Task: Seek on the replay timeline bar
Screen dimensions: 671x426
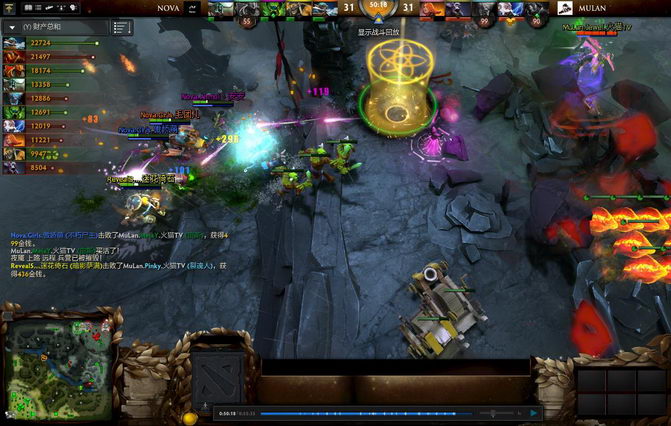Action: (360, 412)
